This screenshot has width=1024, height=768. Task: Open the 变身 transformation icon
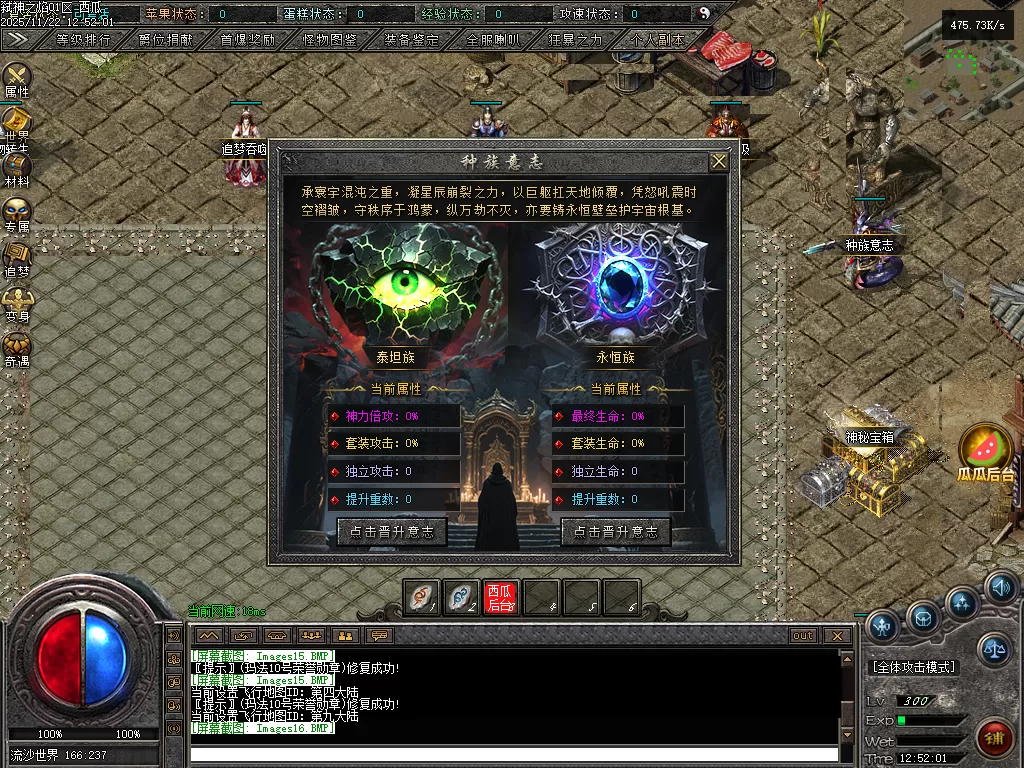click(17, 301)
